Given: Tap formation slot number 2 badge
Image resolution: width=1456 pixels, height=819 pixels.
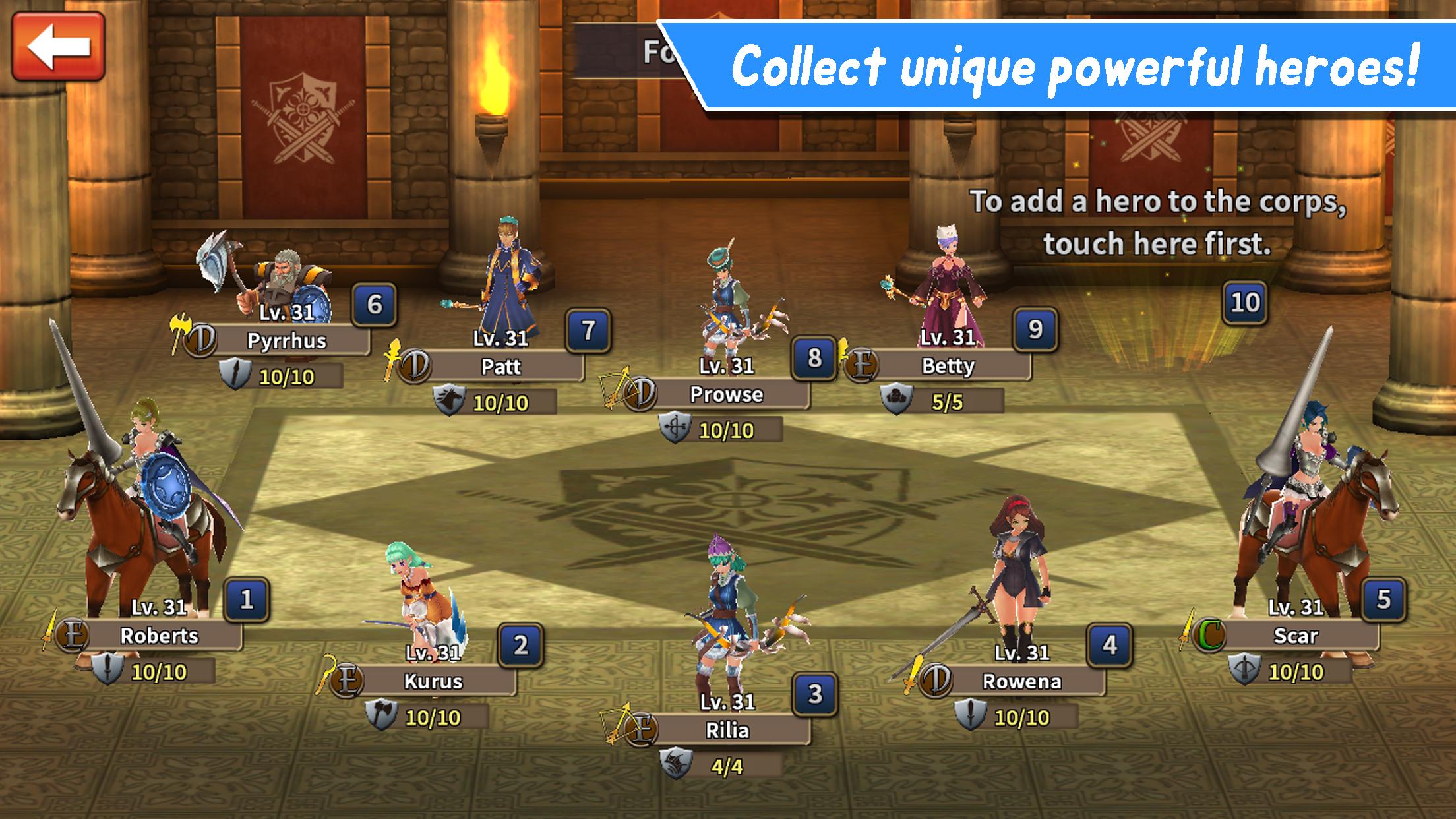Looking at the screenshot, I should pyautogui.click(x=521, y=645).
